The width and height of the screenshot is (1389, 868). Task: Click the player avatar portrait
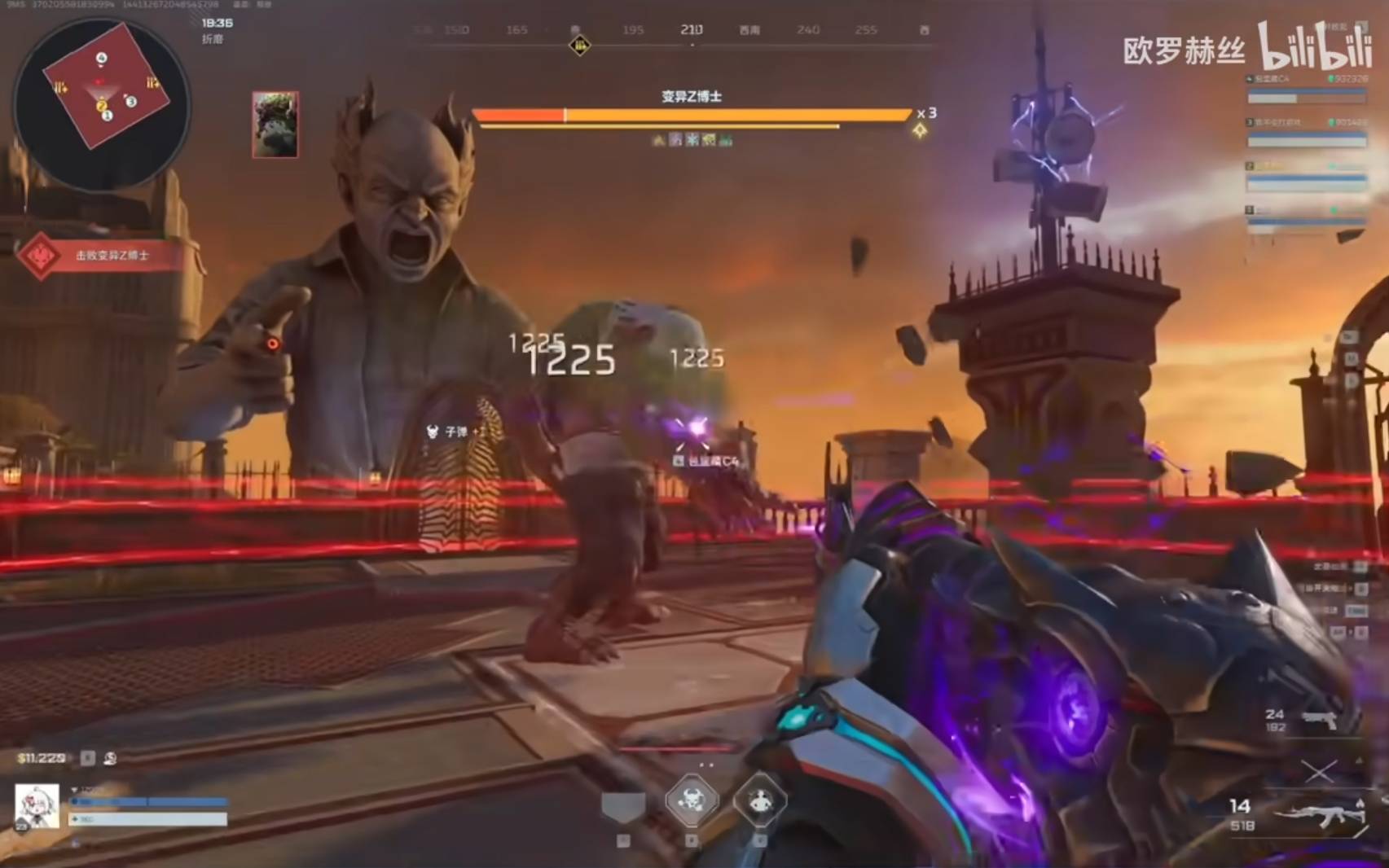pyautogui.click(x=37, y=805)
